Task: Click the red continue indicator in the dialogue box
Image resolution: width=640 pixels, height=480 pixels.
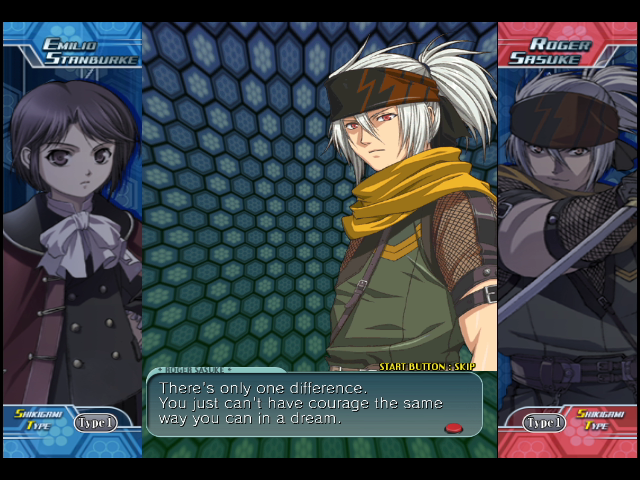Action: click(453, 428)
